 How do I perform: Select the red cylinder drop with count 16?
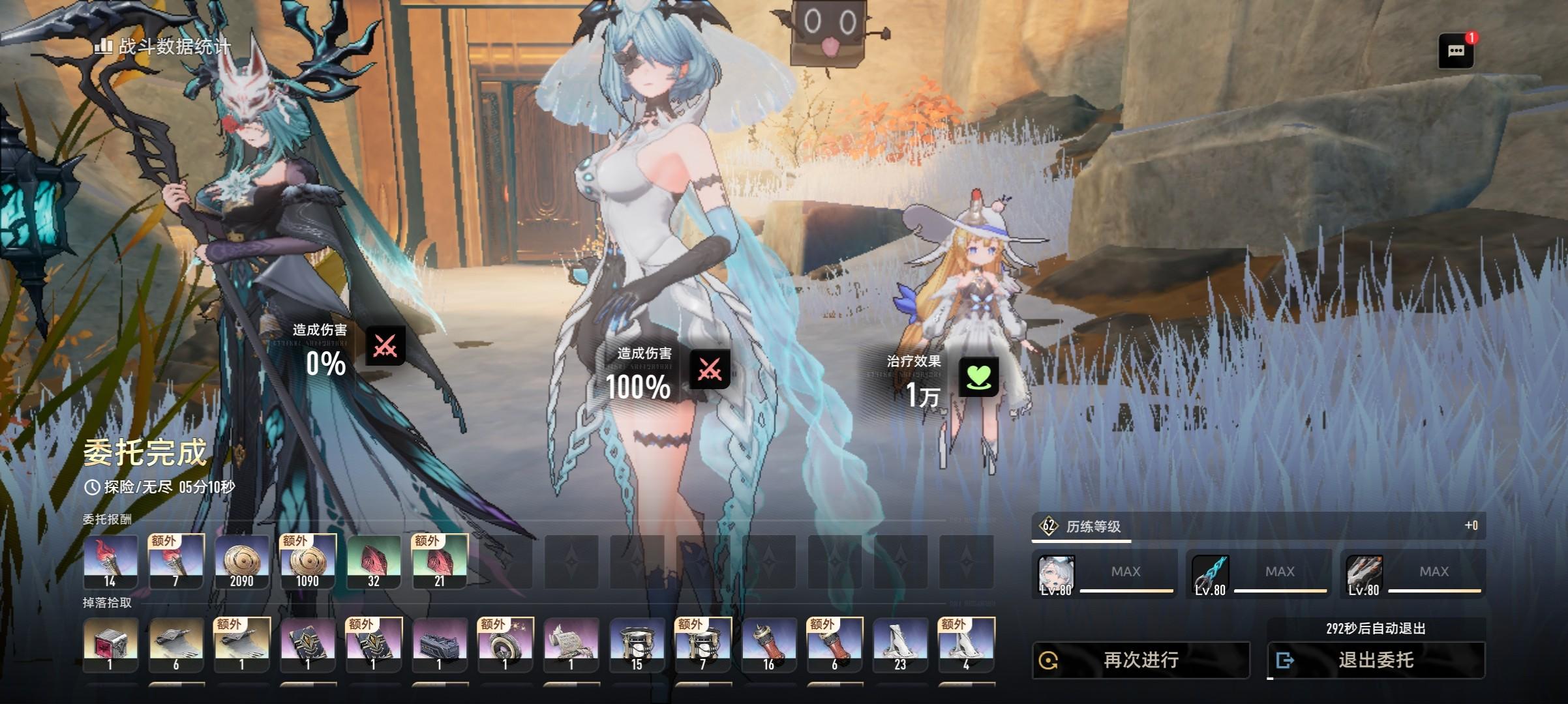pyautogui.click(x=769, y=645)
